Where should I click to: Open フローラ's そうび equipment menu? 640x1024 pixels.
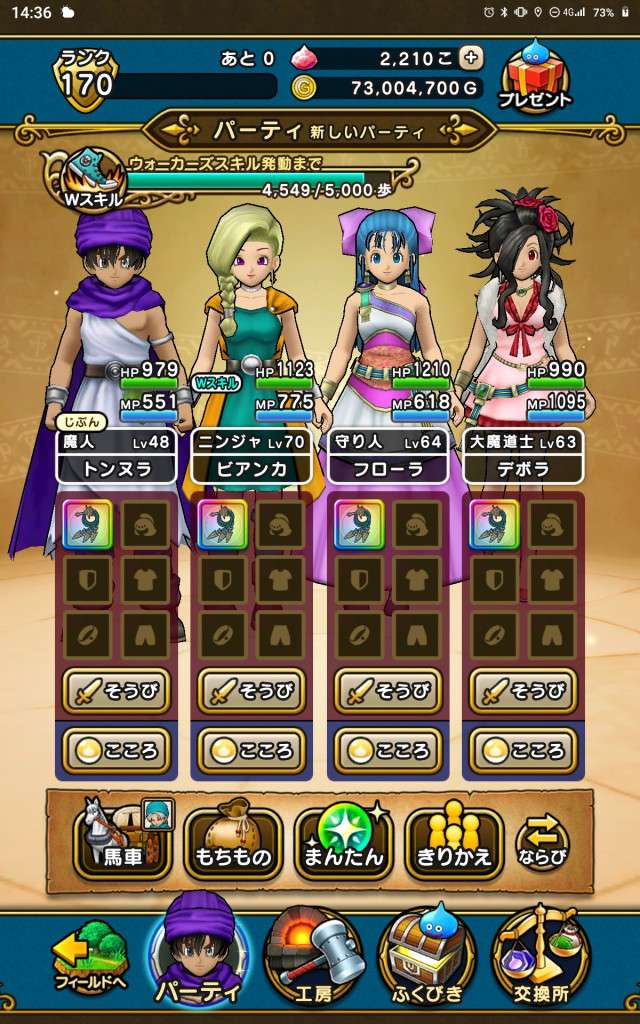pos(388,690)
